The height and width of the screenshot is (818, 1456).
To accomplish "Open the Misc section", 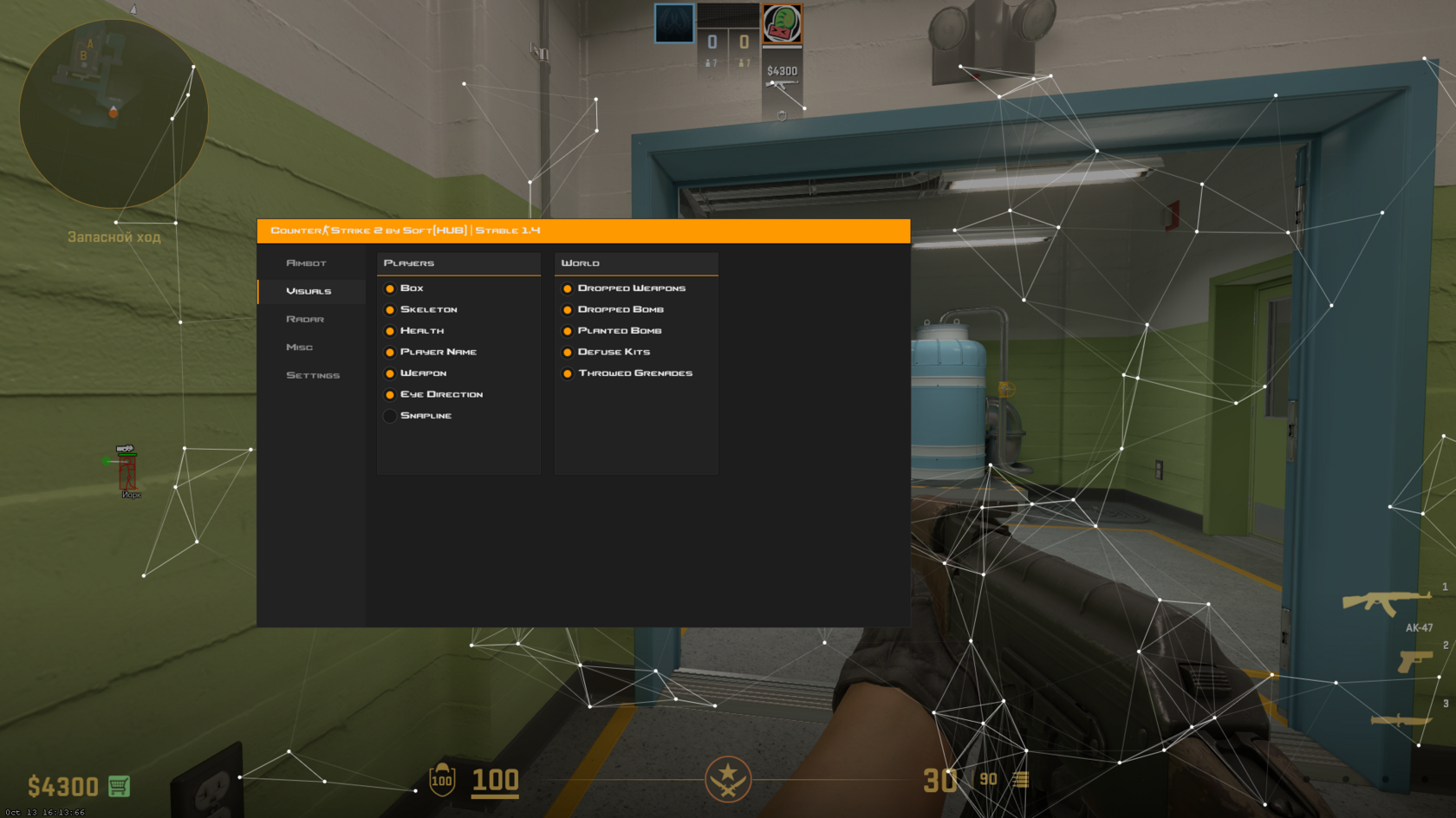I will click(299, 347).
